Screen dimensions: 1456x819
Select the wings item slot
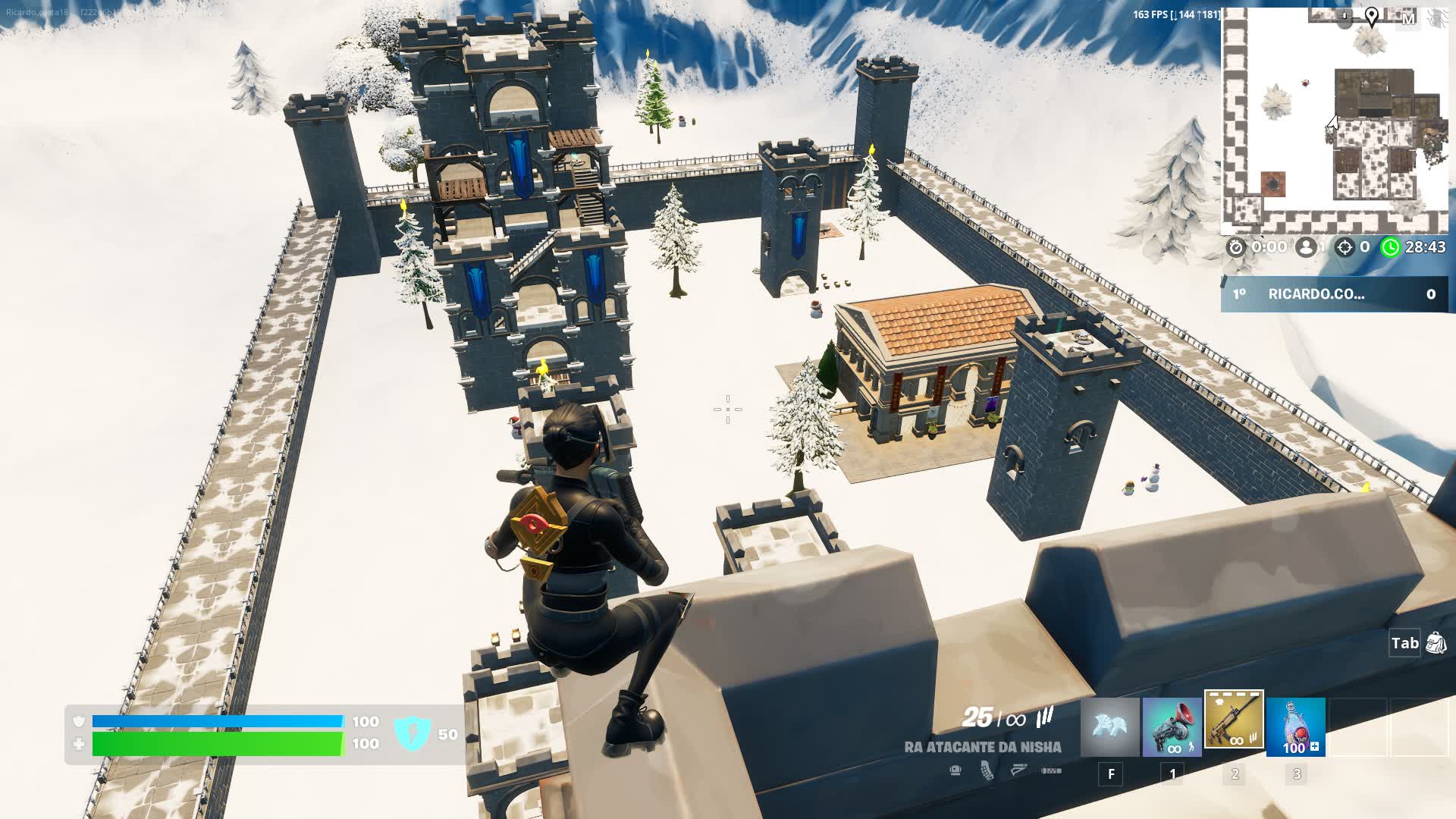1110,727
